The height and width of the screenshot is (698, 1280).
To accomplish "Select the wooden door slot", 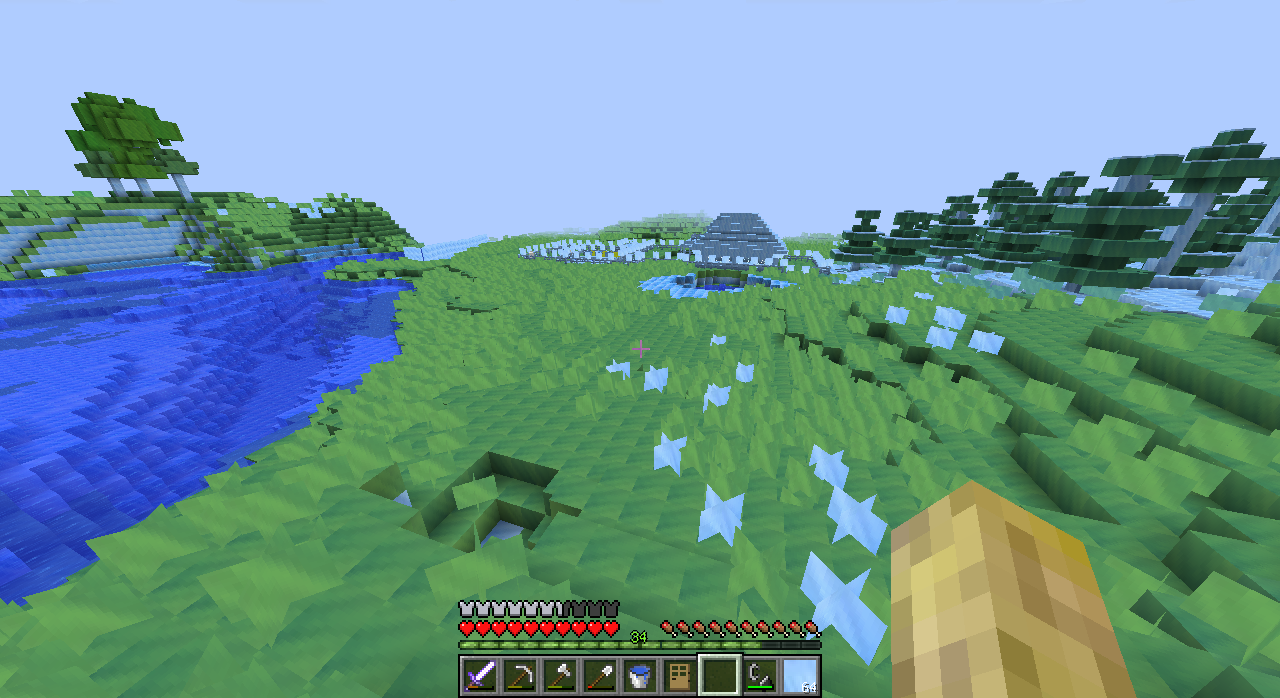I will coord(680,675).
